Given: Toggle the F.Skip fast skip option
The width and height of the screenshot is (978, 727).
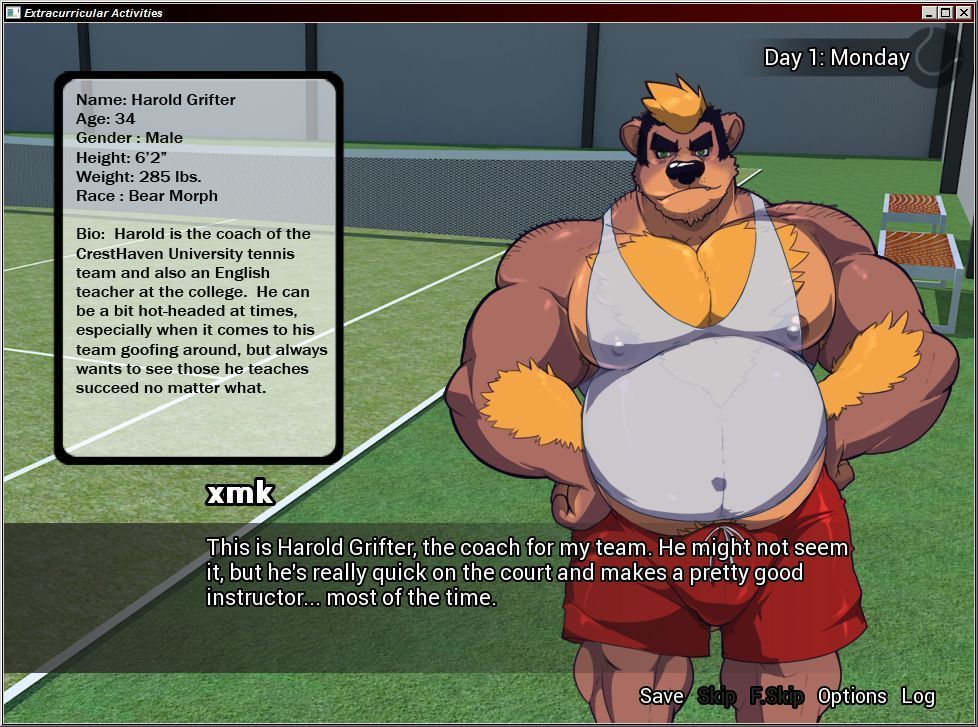Looking at the screenshot, I should pyautogui.click(x=777, y=696).
